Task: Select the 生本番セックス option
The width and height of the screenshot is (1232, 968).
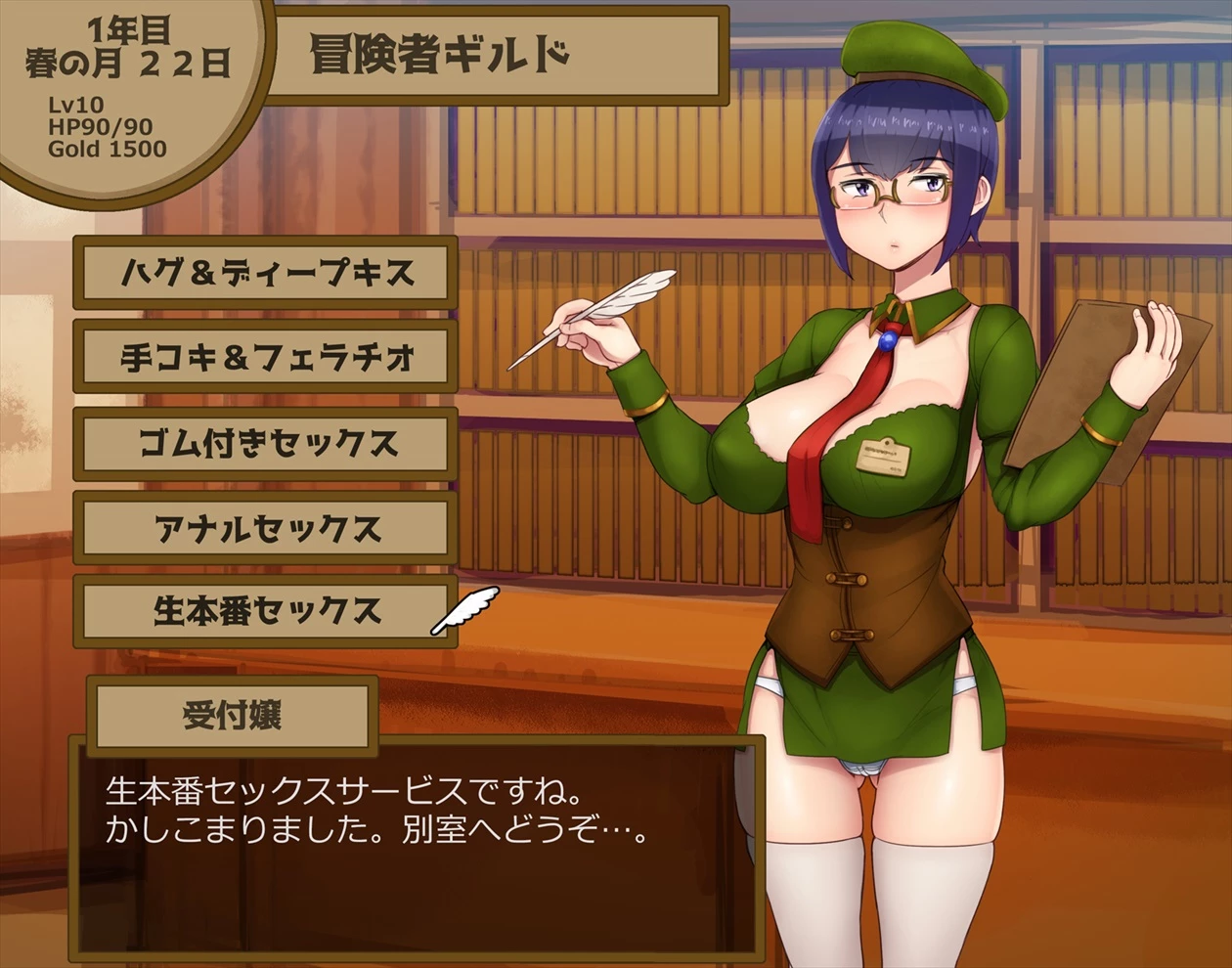Action: pyautogui.click(x=265, y=612)
